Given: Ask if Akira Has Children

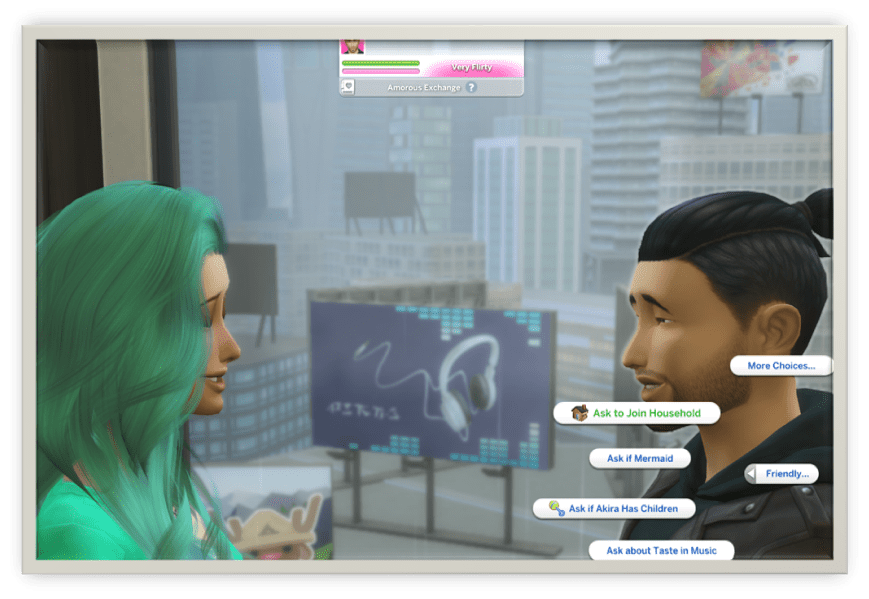Looking at the screenshot, I should pyautogui.click(x=623, y=509).
